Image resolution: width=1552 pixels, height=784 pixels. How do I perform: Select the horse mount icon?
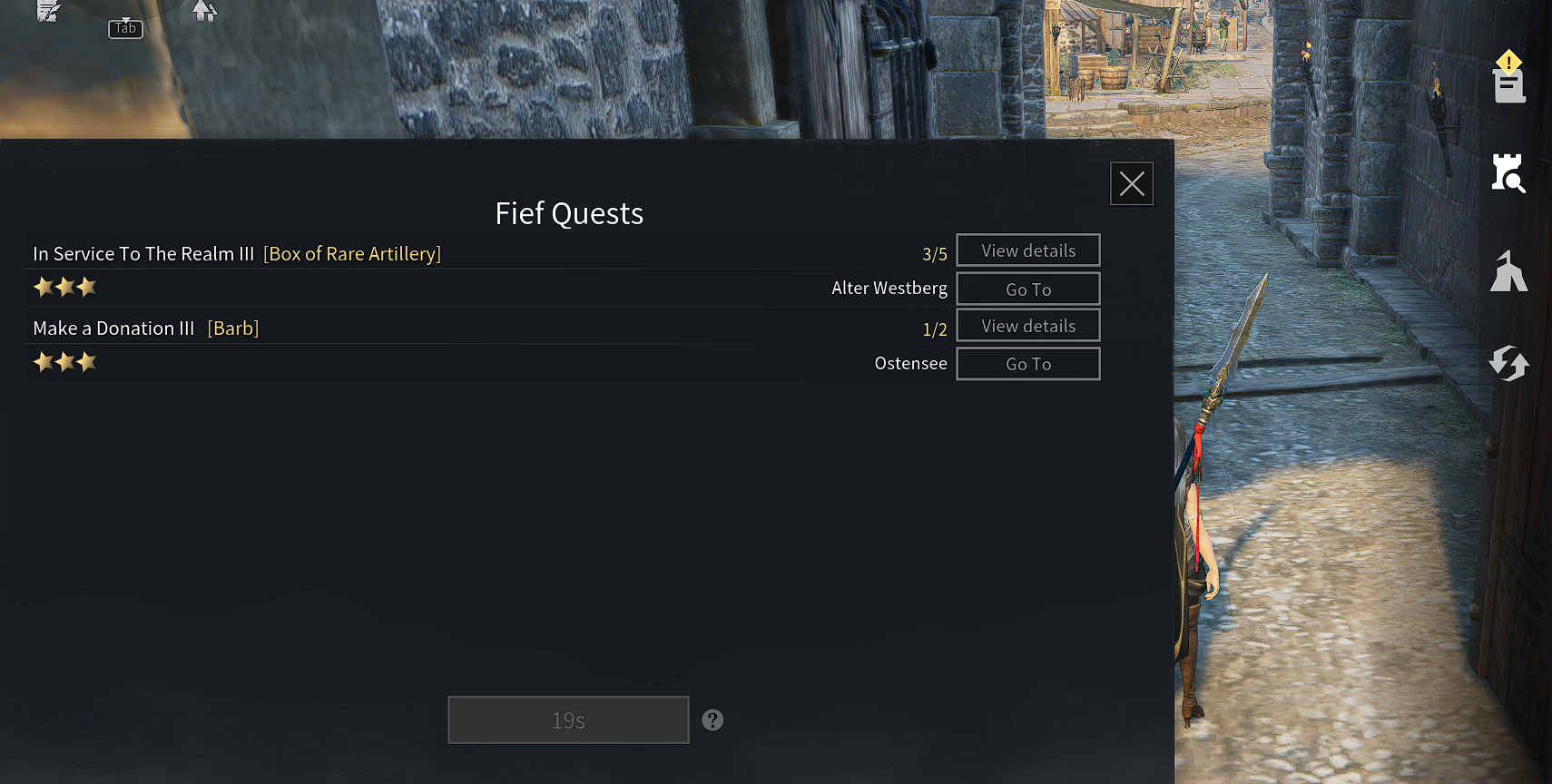[1508, 271]
